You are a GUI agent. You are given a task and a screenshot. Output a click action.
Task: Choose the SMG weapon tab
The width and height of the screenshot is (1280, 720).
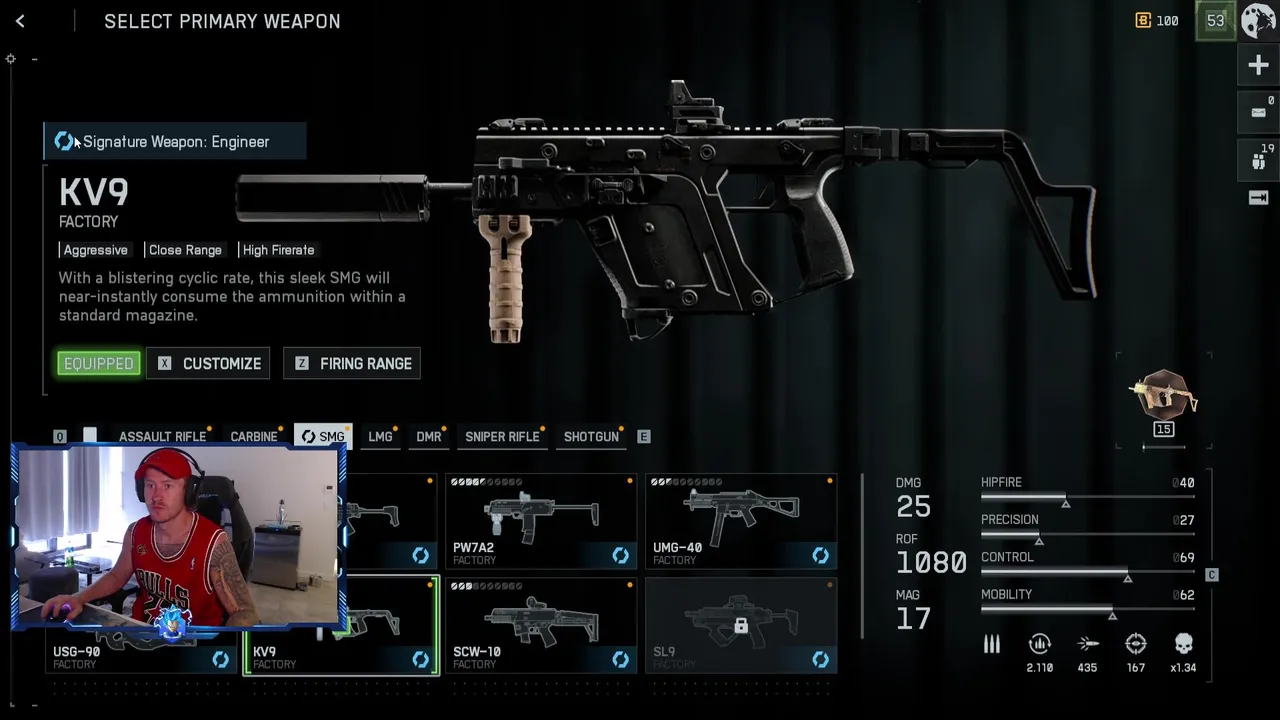click(323, 437)
